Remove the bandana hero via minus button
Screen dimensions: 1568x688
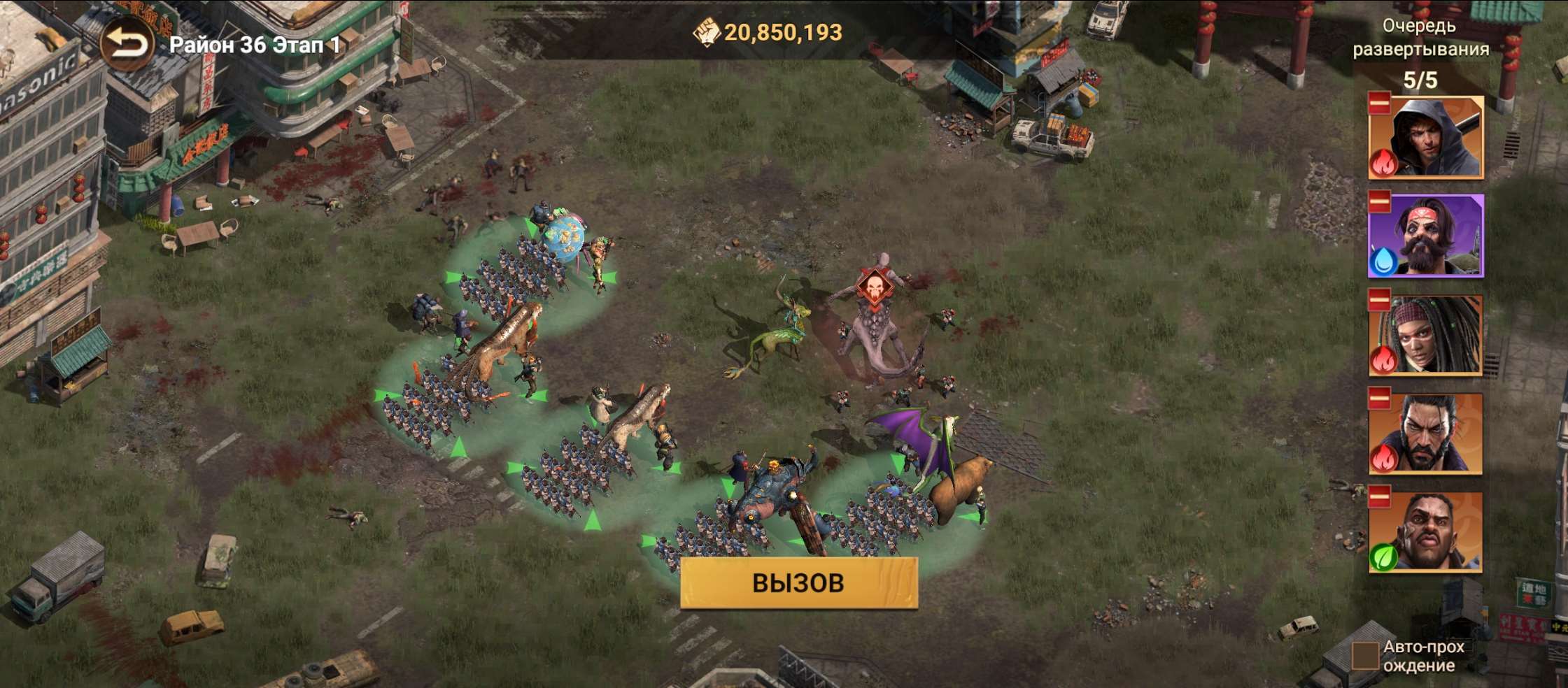(x=1379, y=201)
